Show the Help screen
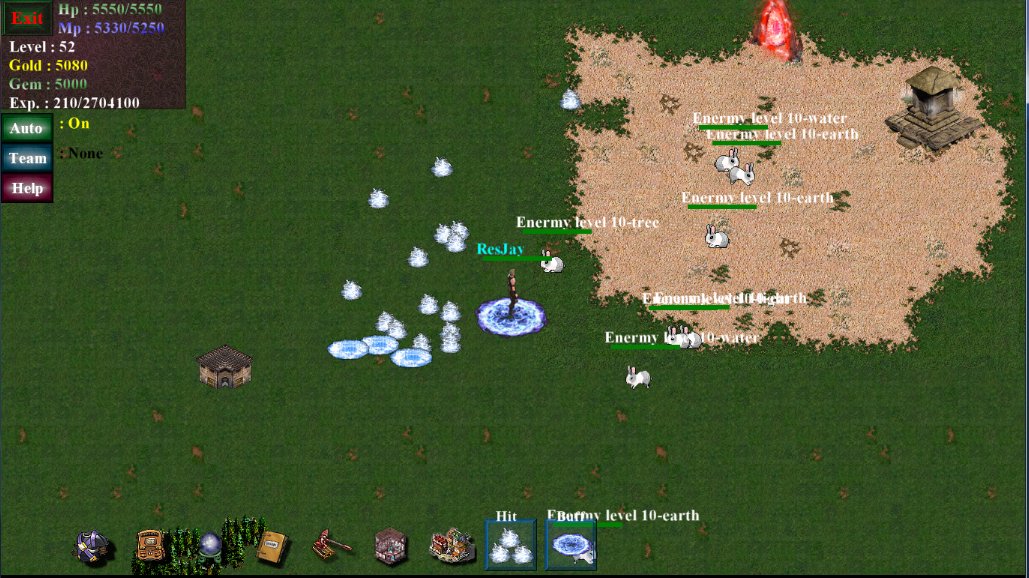Image resolution: width=1029 pixels, height=578 pixels. tap(27, 188)
